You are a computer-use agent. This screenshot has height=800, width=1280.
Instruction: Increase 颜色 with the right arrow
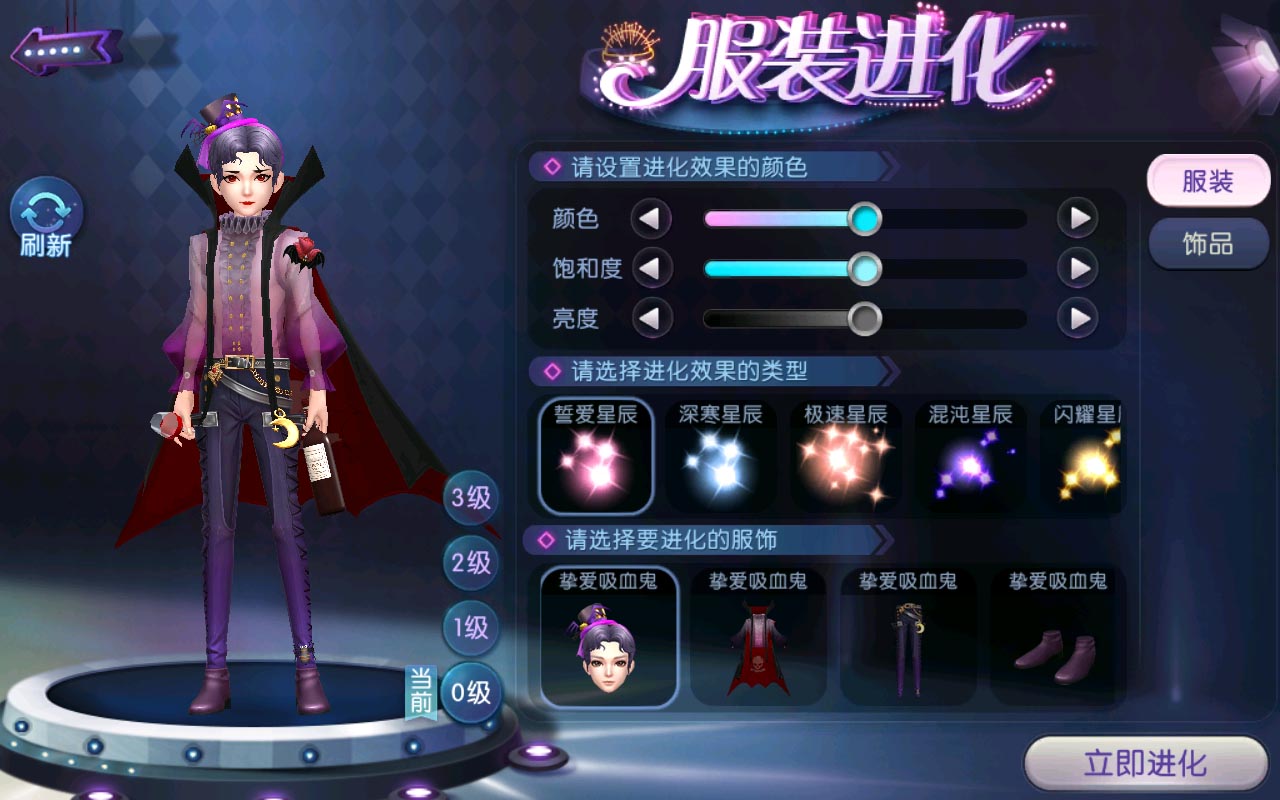(x=1078, y=218)
